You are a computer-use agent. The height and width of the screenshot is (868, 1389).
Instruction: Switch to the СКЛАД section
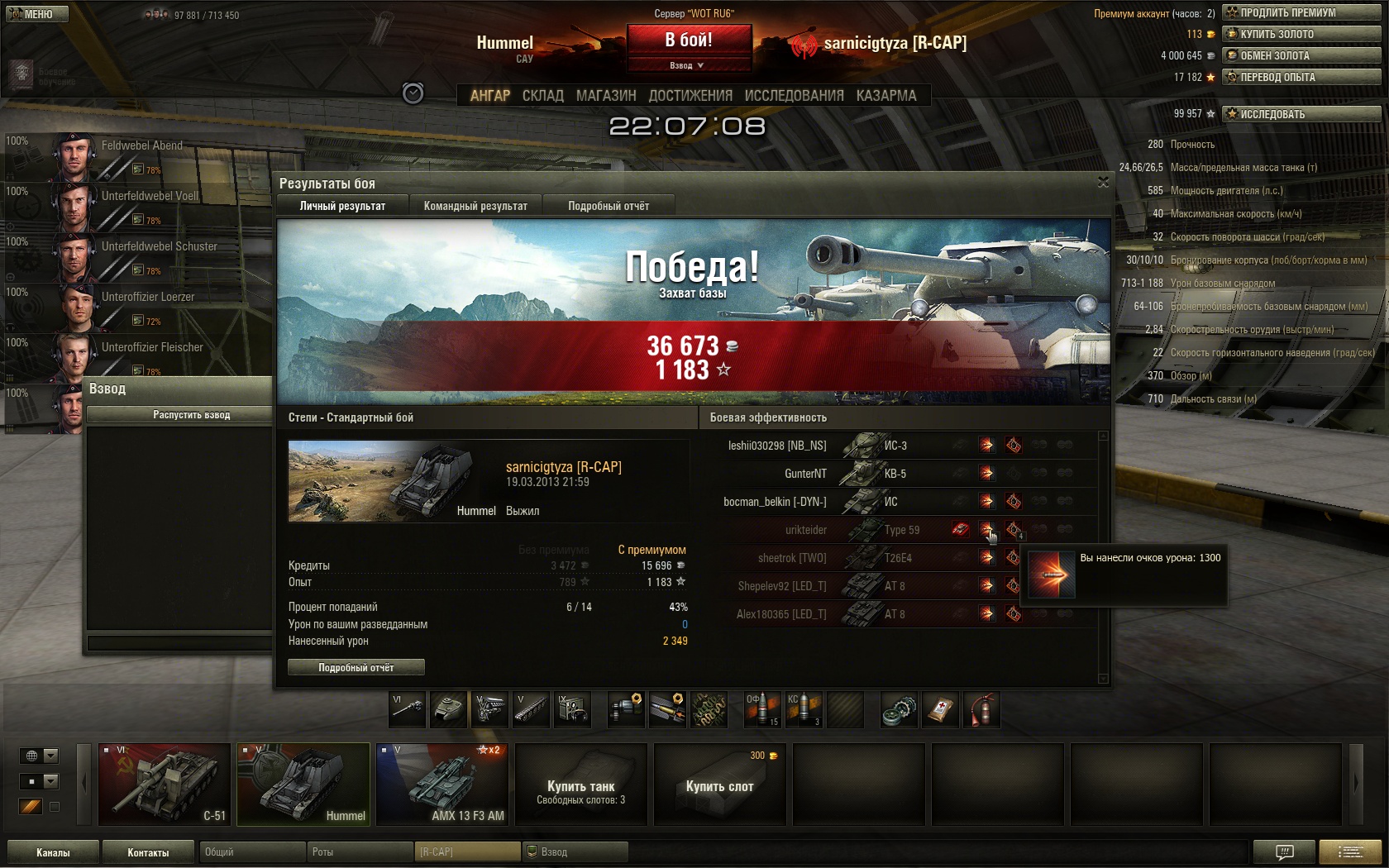542,96
